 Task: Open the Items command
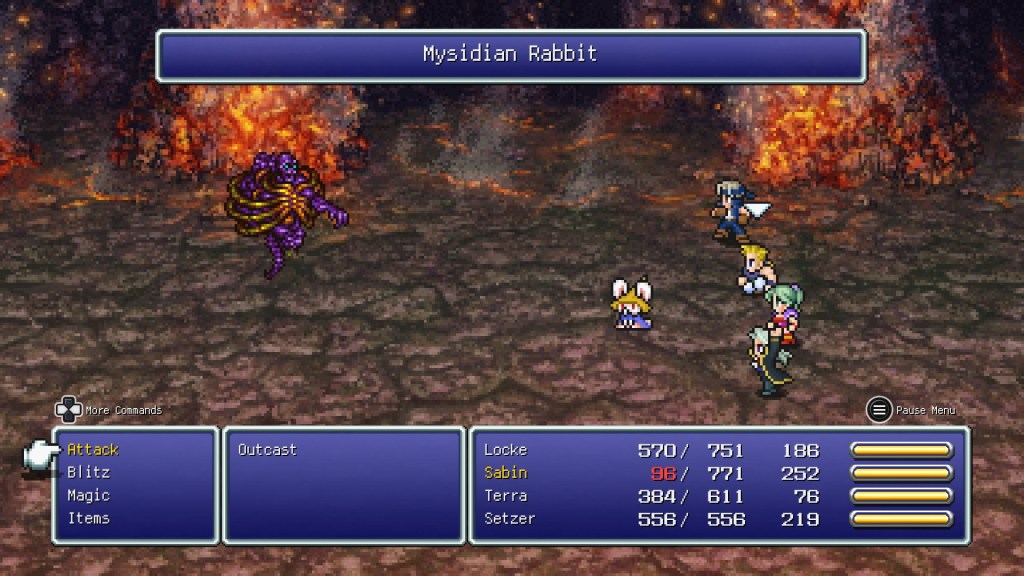pos(88,518)
